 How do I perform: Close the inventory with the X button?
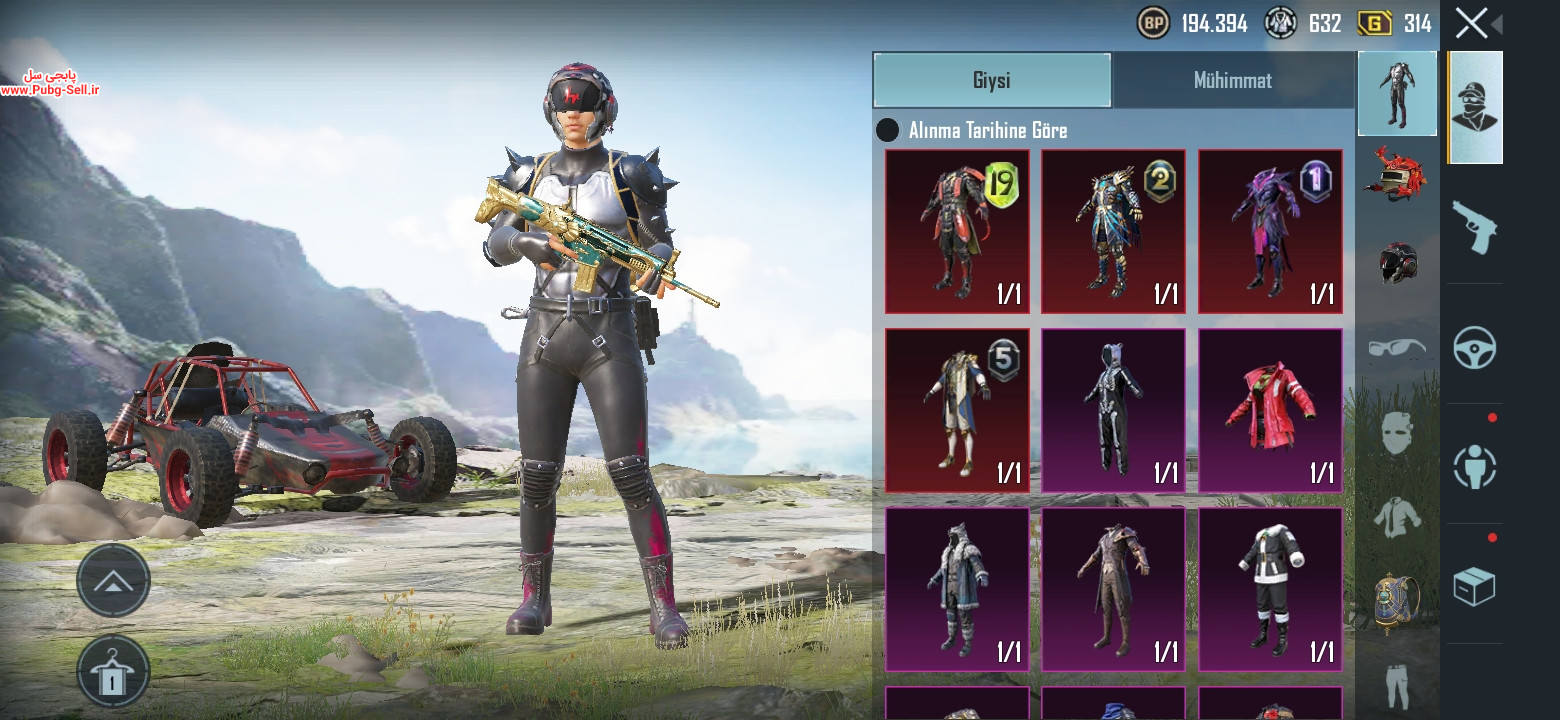(x=1471, y=23)
